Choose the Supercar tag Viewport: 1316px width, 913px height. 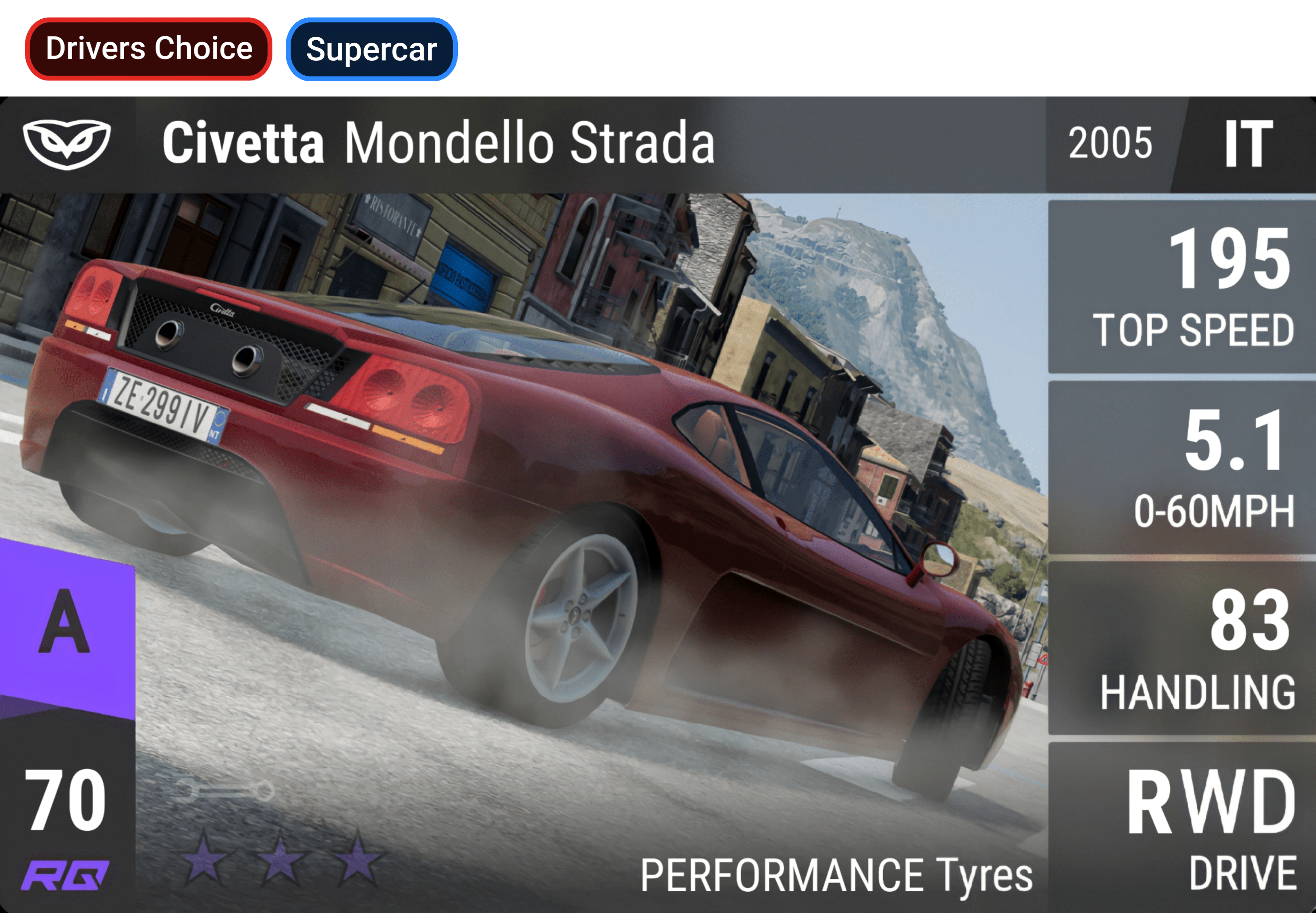click(x=371, y=50)
